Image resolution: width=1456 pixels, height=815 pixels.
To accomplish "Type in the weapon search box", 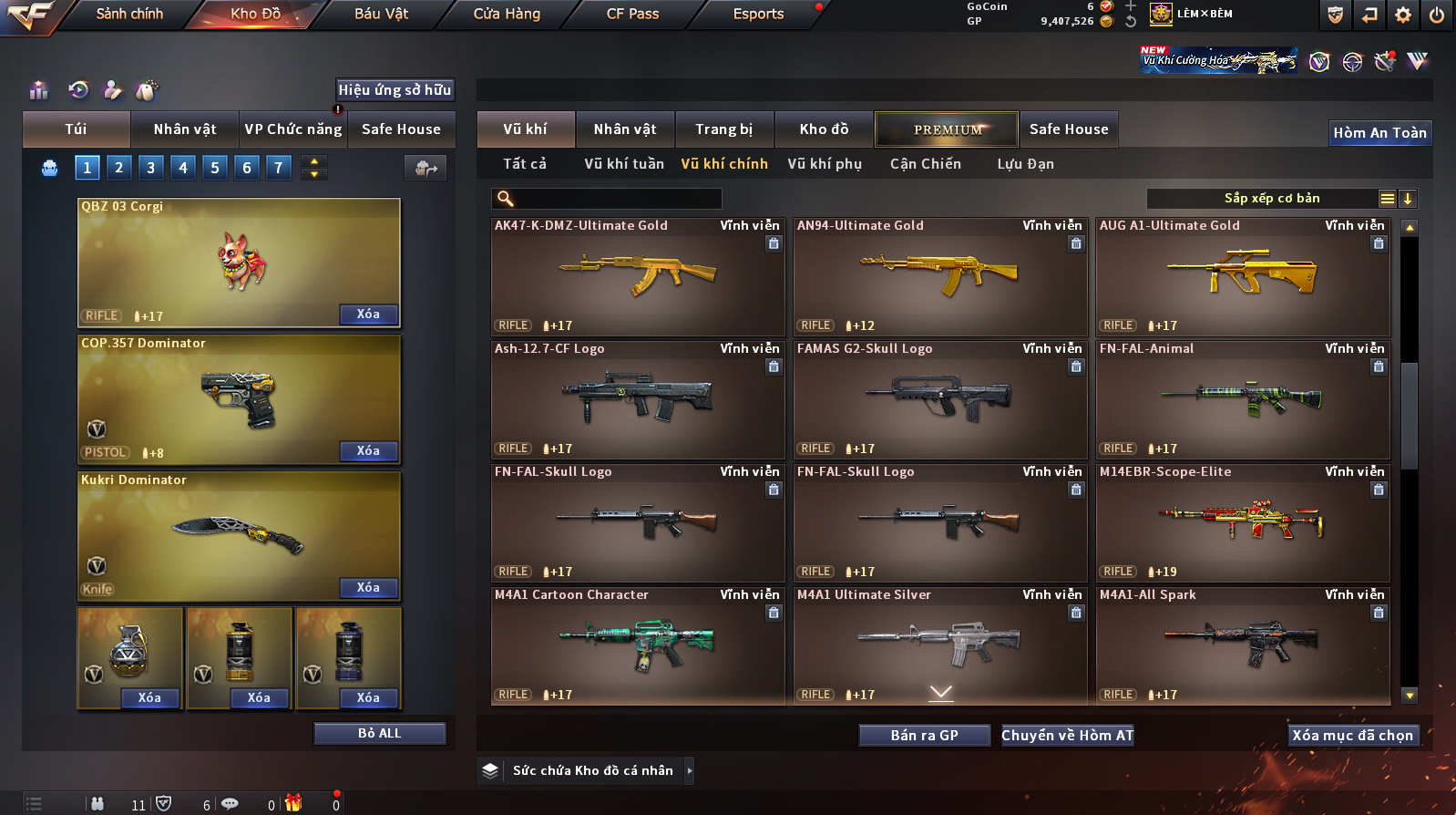I will click(617, 199).
